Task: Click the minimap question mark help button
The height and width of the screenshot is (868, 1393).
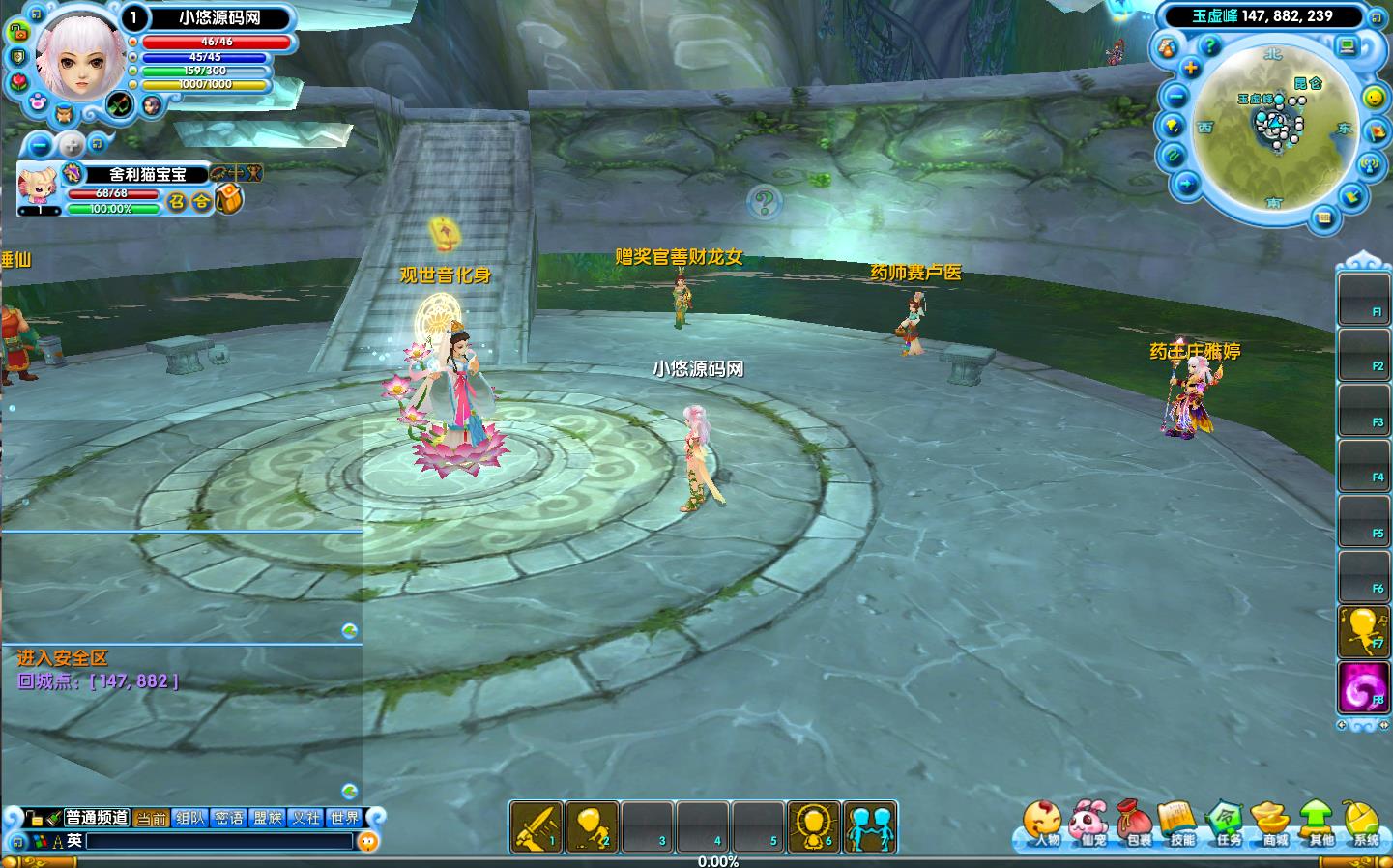Action: click(1209, 45)
